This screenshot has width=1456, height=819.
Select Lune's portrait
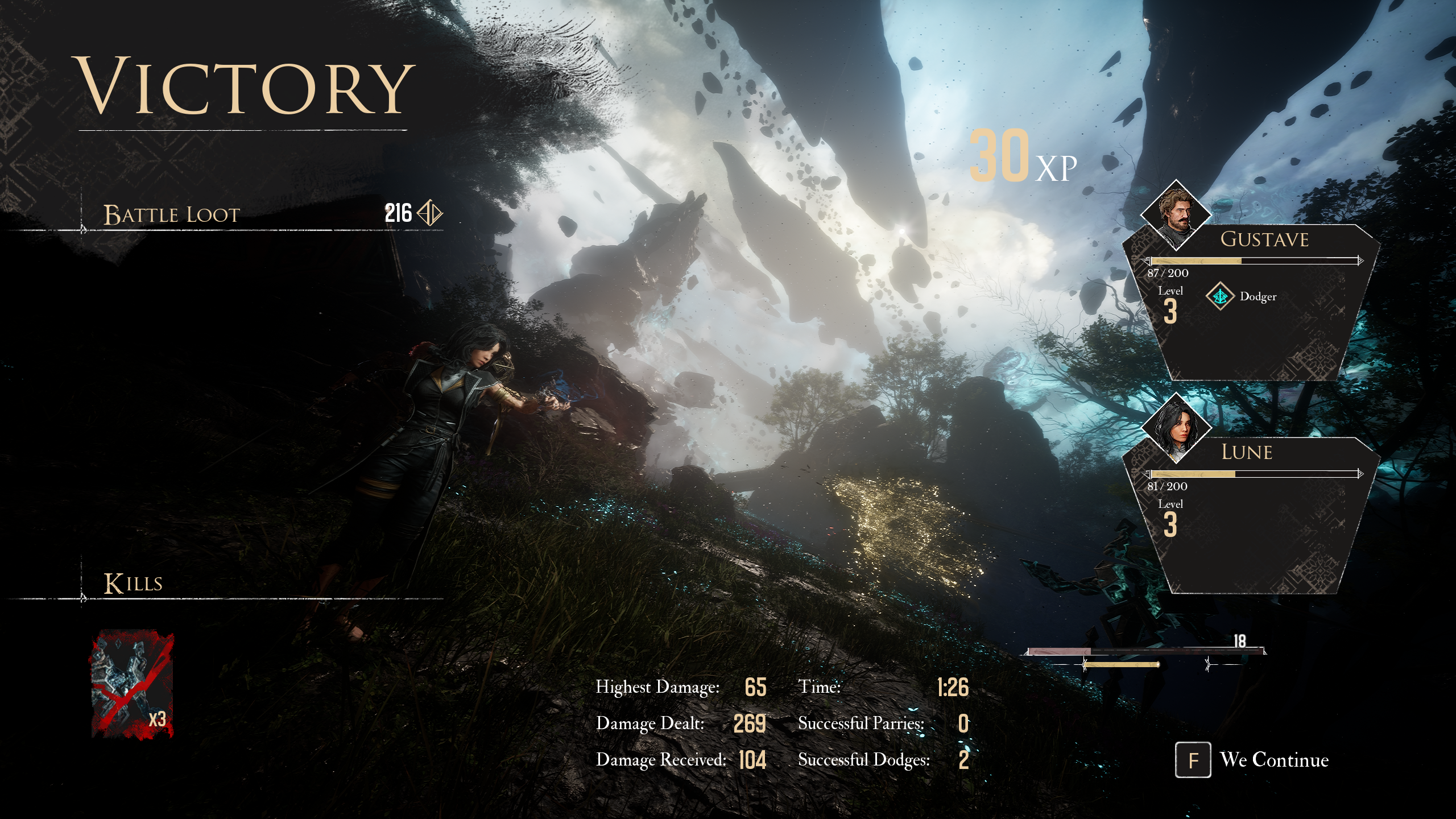click(1176, 428)
